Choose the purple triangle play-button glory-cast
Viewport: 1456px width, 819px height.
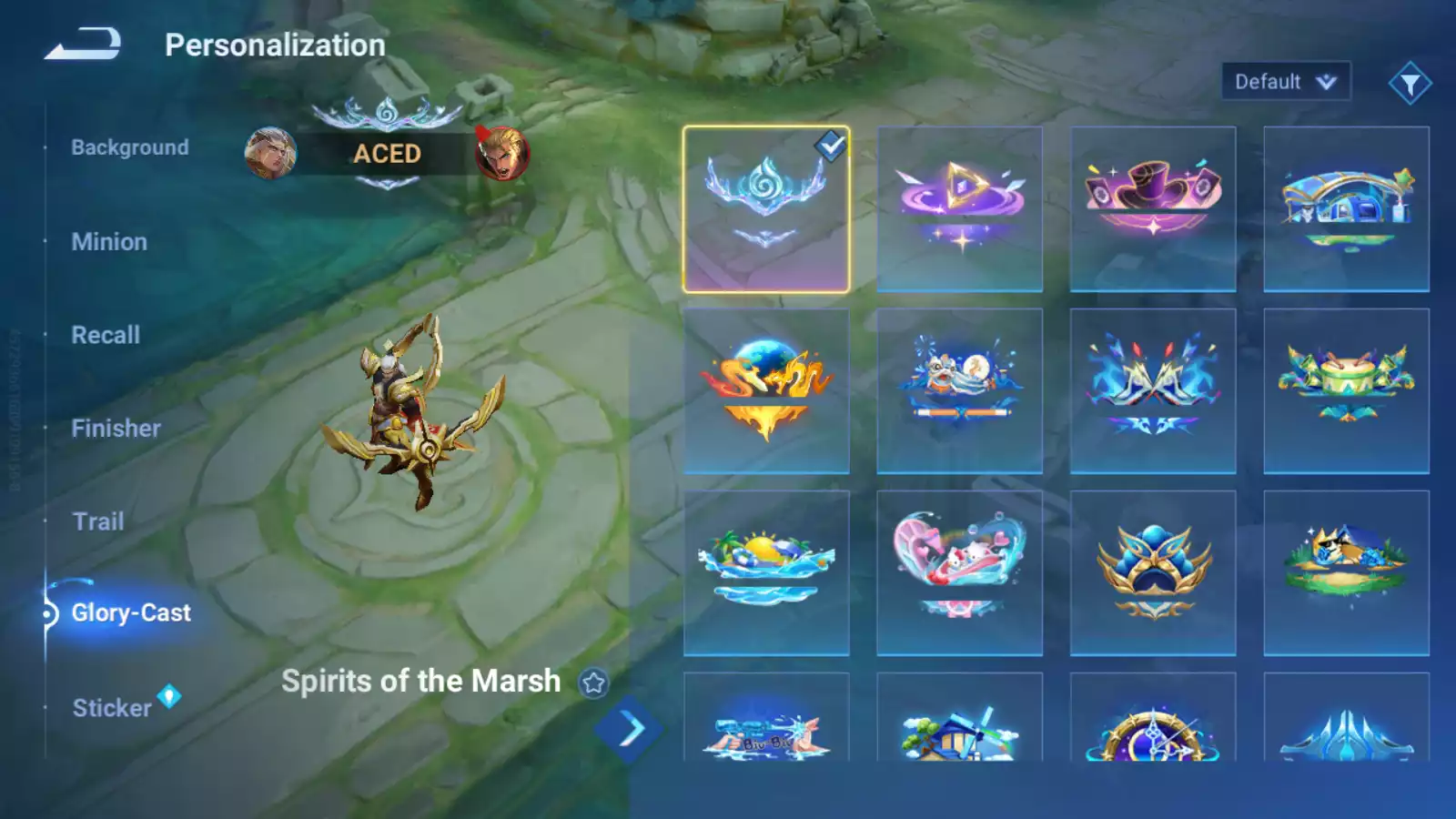pos(959,209)
